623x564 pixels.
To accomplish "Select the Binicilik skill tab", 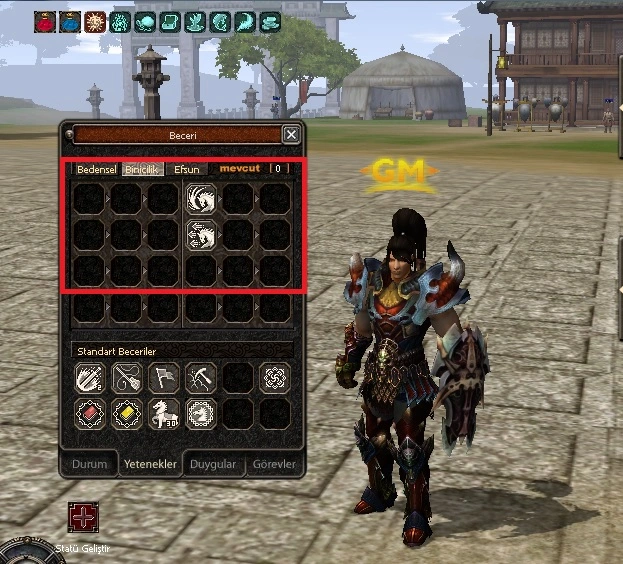I will (141, 169).
